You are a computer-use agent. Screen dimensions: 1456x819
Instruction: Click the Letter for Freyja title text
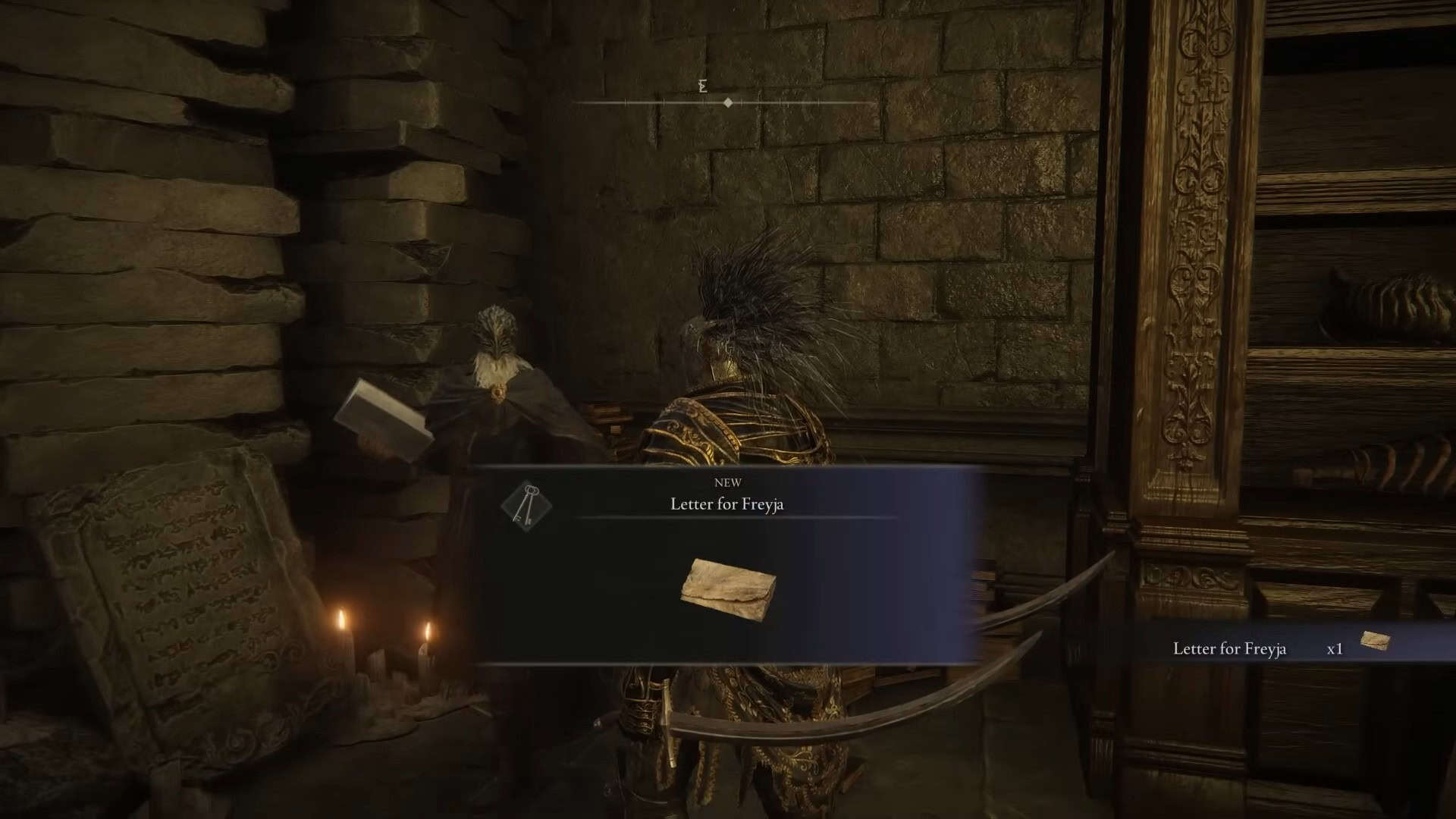(x=726, y=503)
